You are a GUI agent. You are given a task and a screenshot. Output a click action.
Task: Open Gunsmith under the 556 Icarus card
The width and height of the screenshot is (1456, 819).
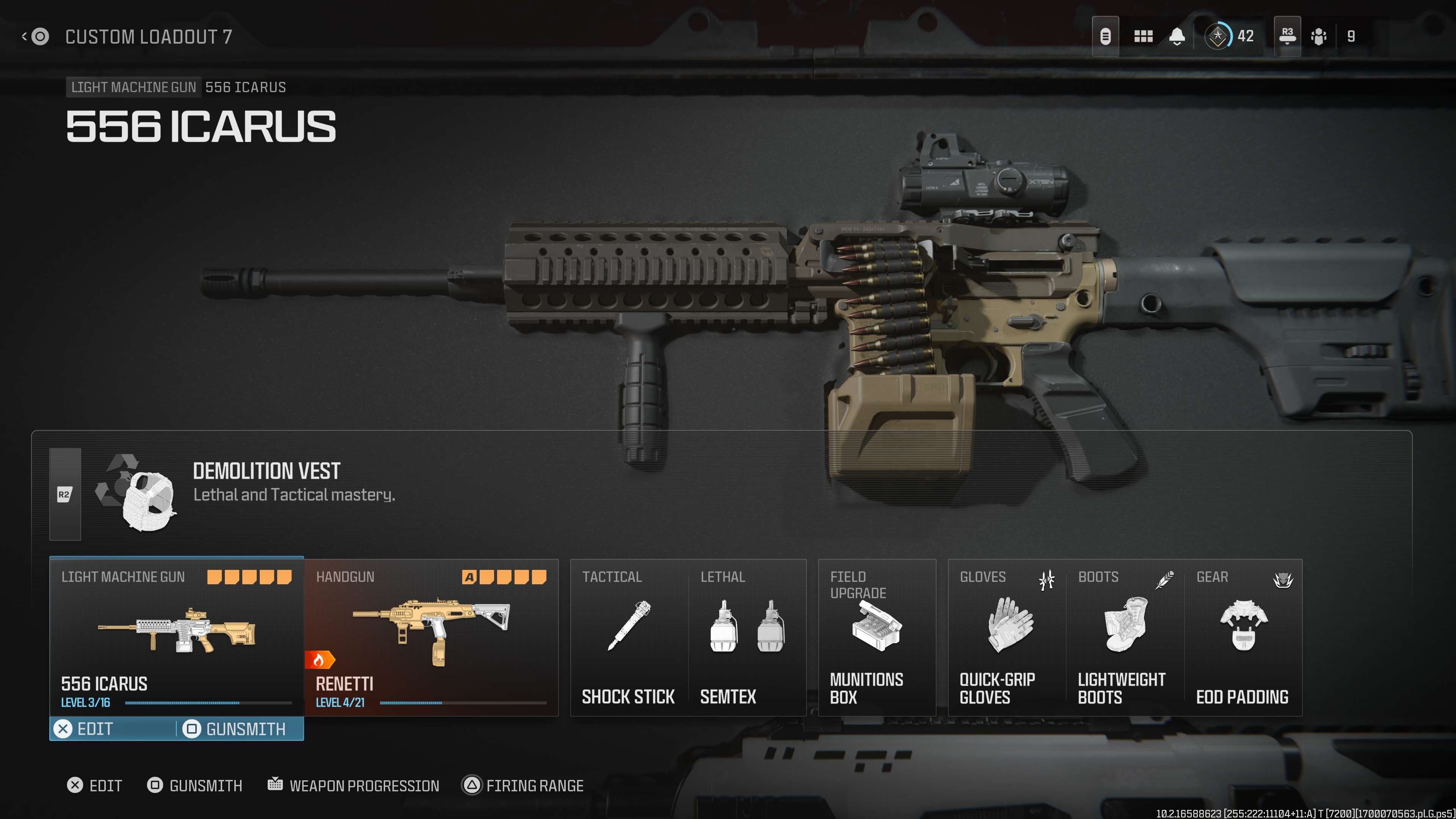pos(238,728)
